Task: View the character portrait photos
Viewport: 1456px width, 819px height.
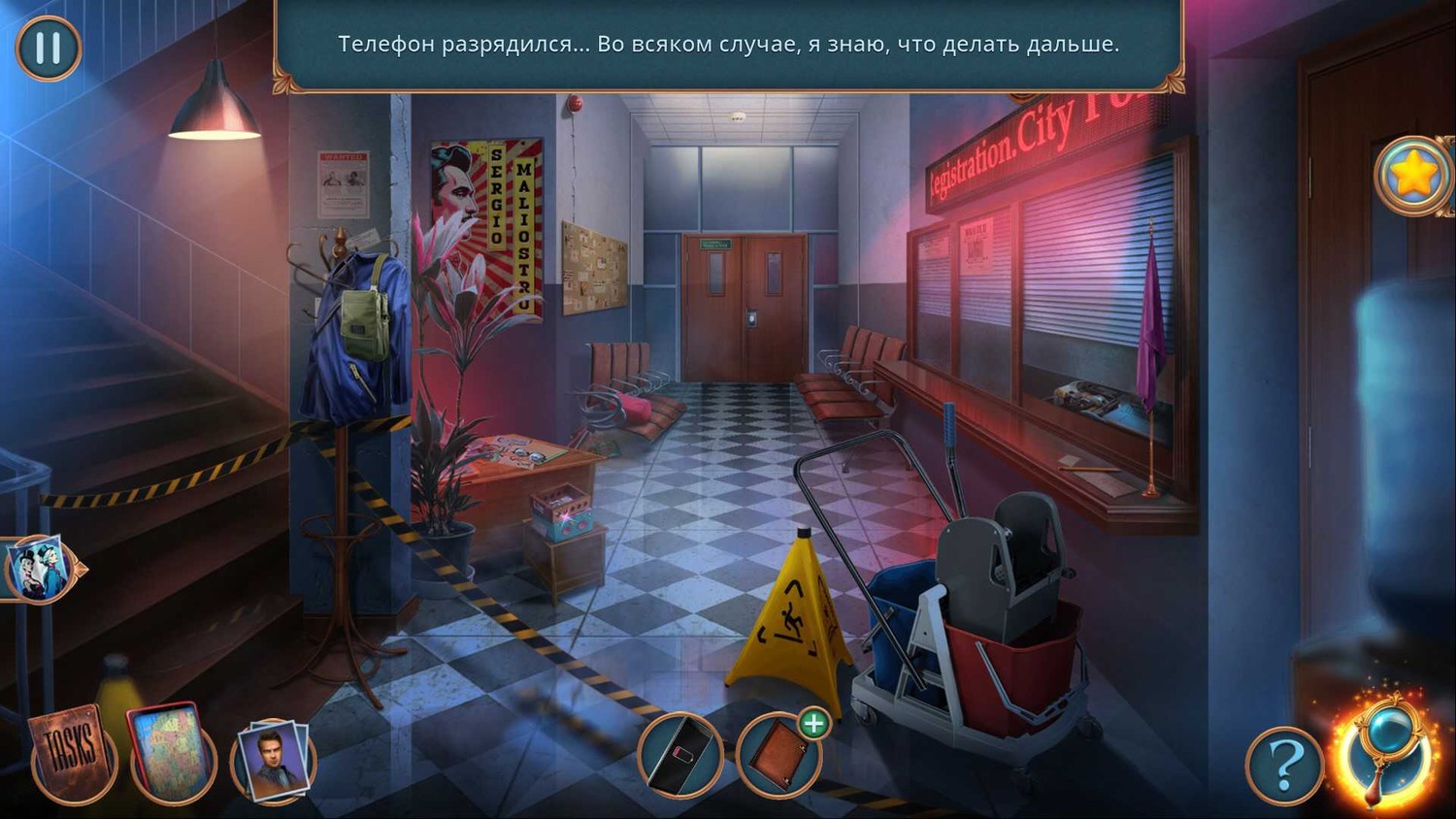Action: [274, 761]
